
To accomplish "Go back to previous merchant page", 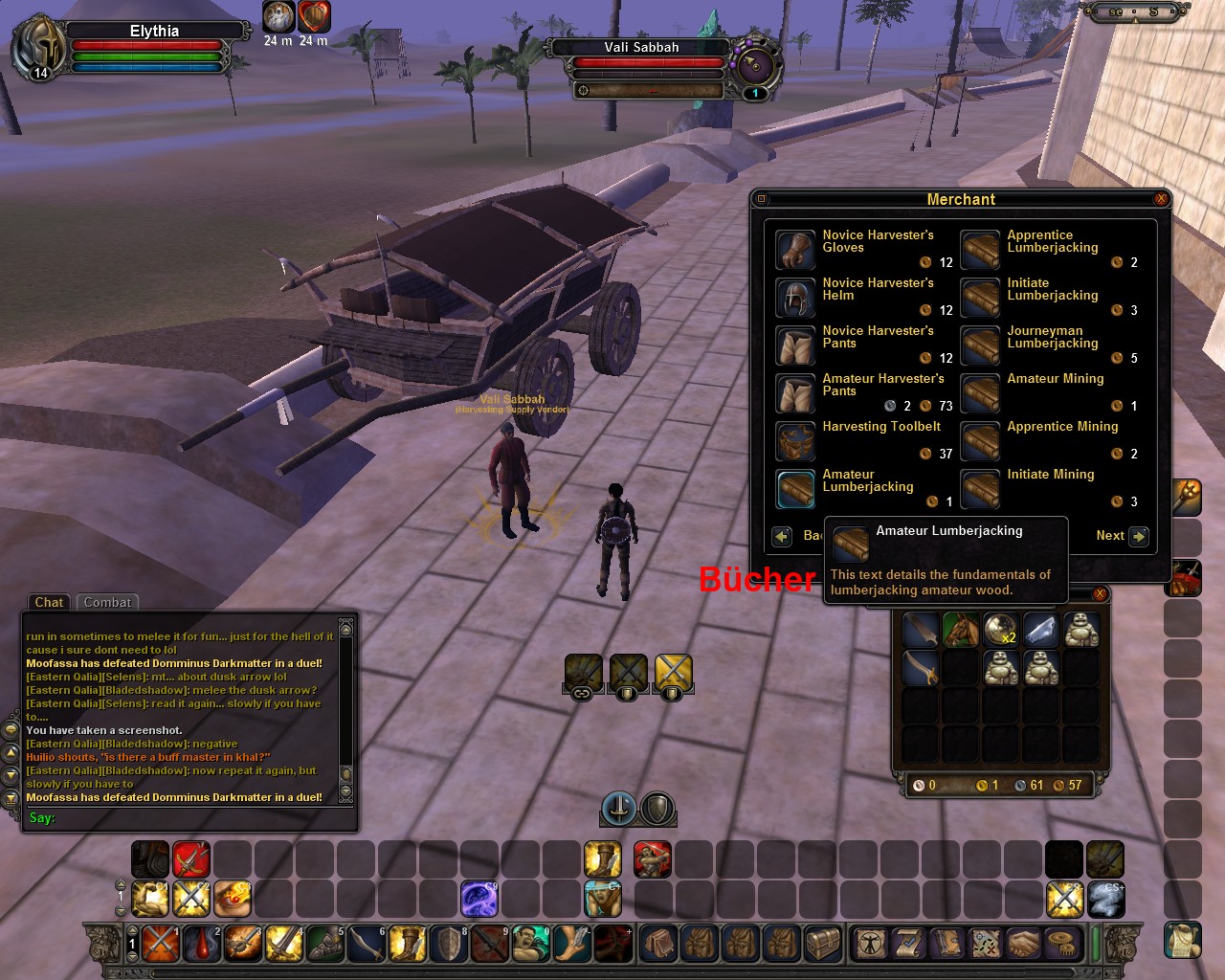I will [x=782, y=536].
